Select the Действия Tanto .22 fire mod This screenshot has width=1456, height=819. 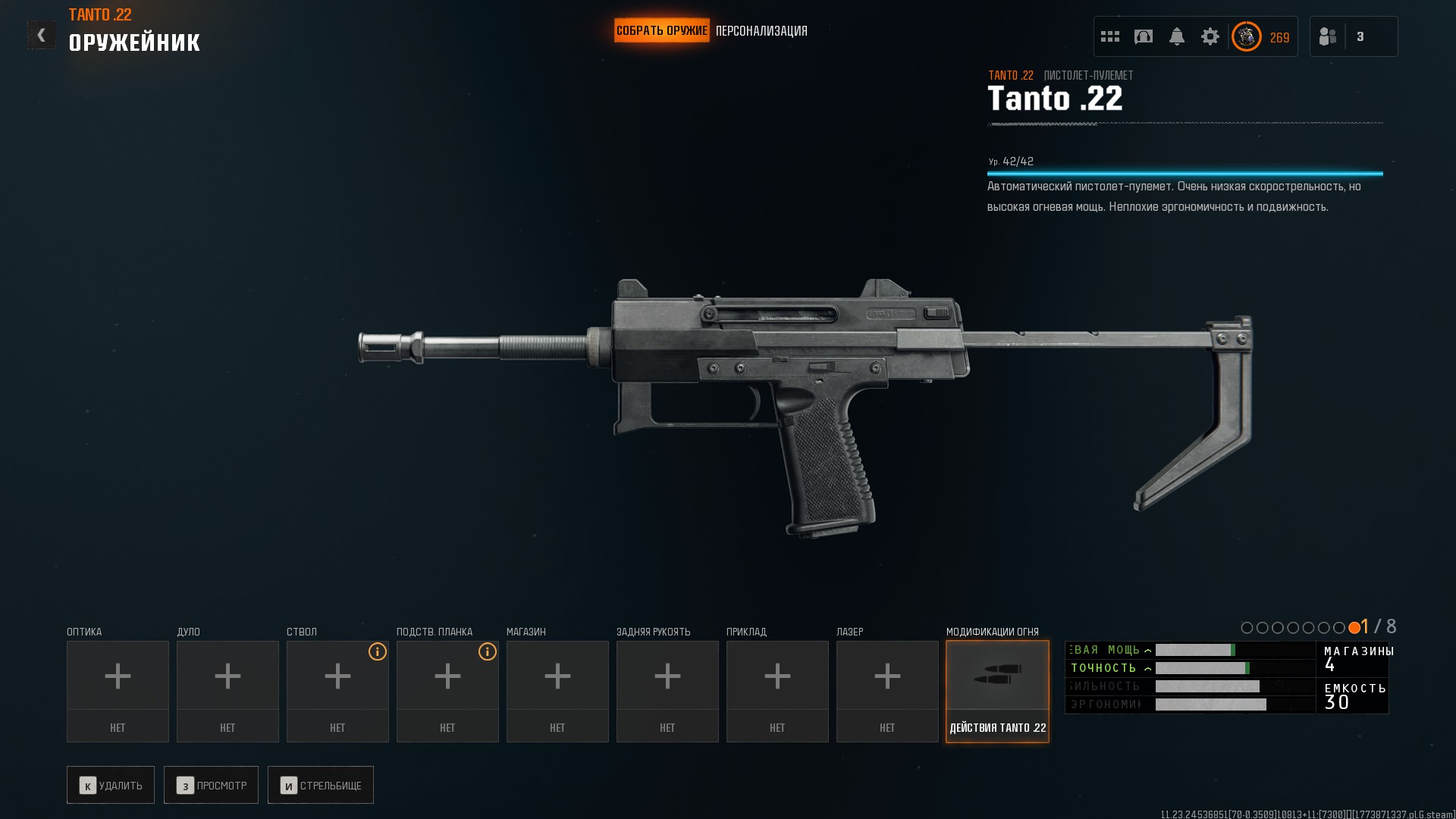point(997,690)
